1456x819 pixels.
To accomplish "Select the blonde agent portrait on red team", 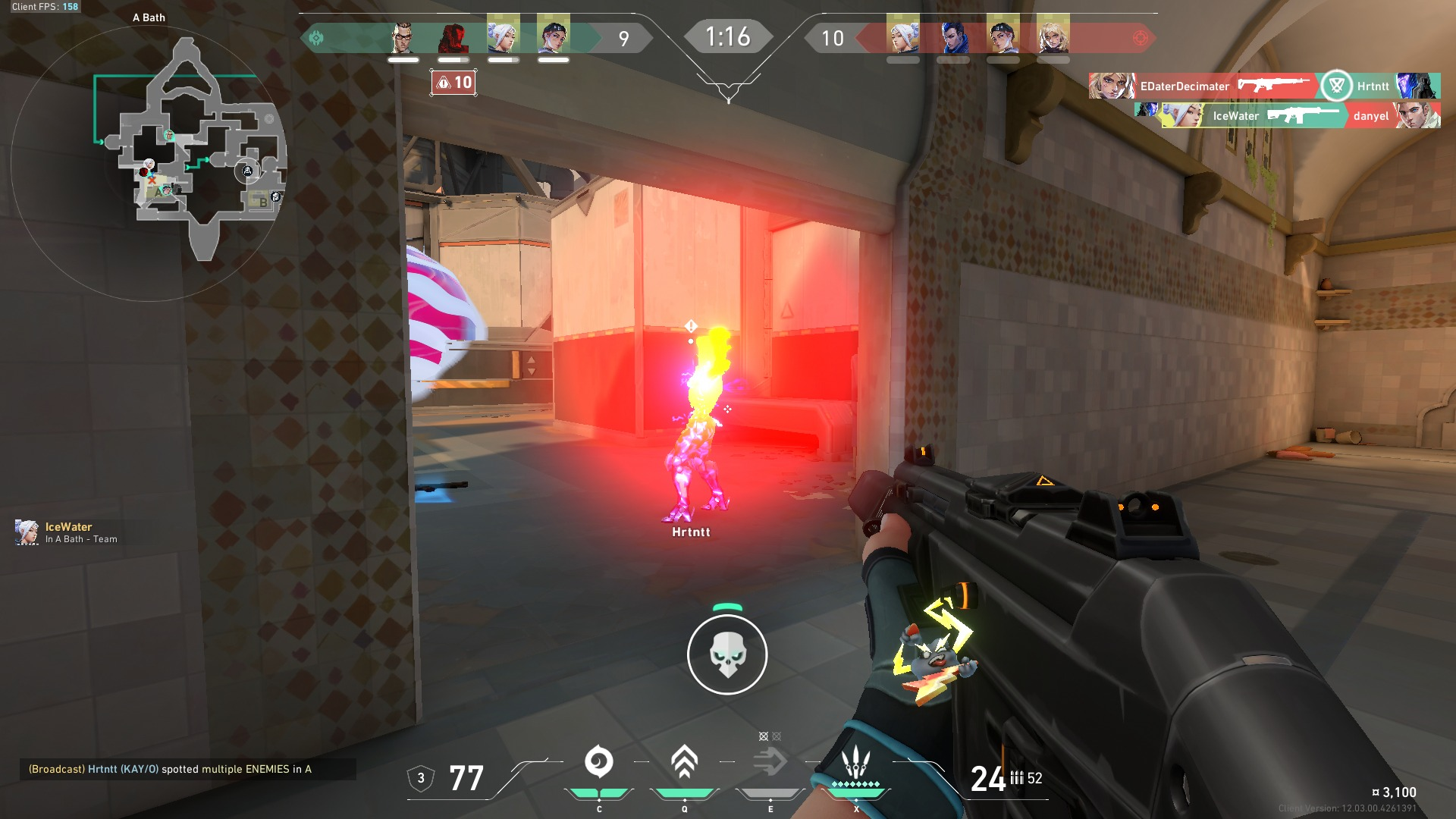I will point(1053,36).
